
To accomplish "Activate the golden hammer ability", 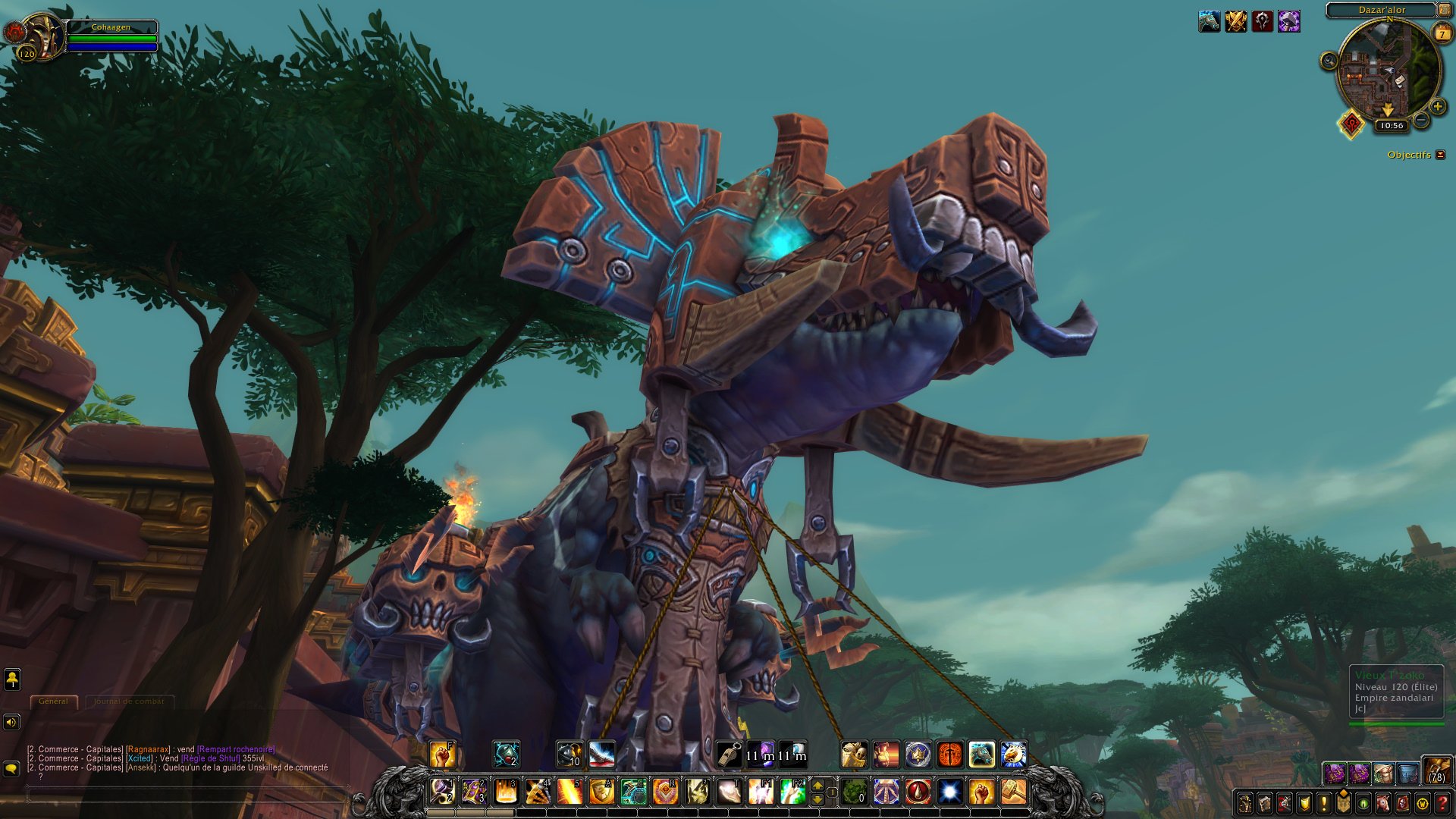I will click(1014, 792).
